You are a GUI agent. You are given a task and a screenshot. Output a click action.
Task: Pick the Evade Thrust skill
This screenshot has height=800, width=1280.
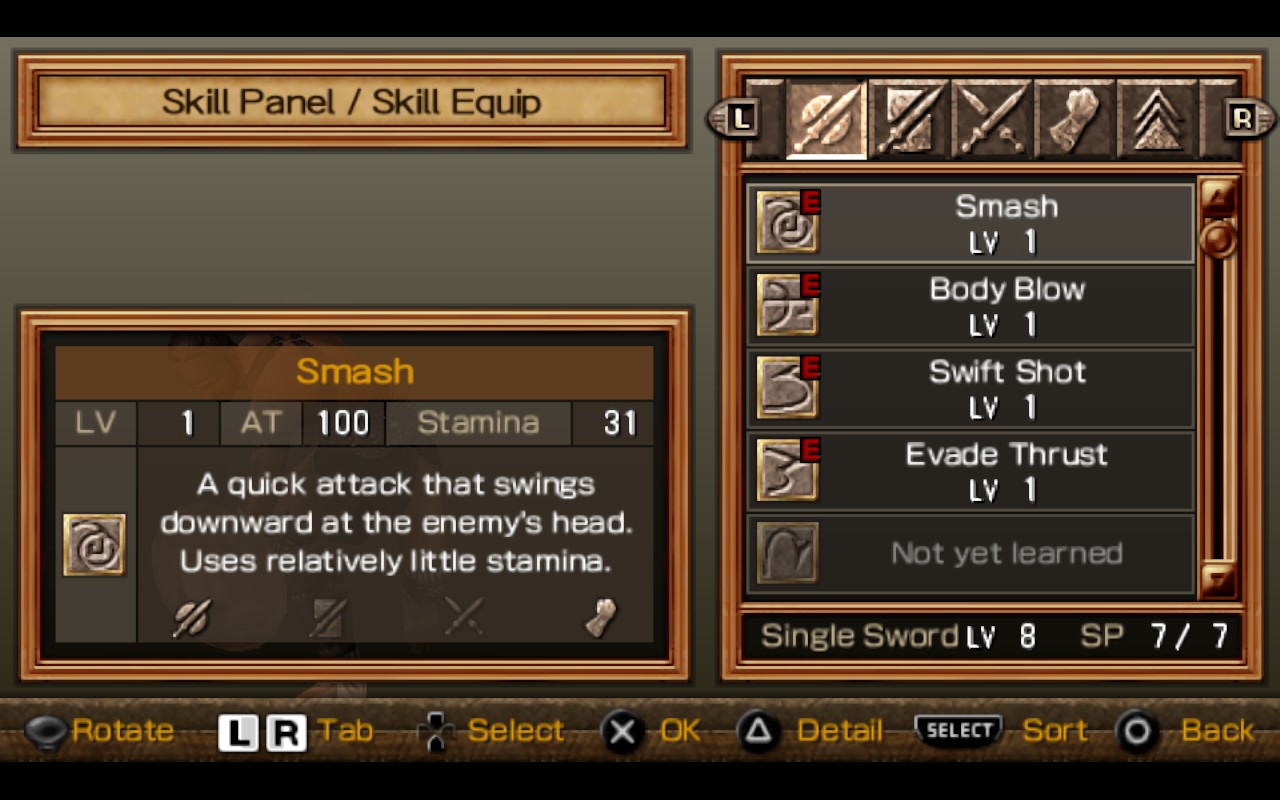point(970,470)
